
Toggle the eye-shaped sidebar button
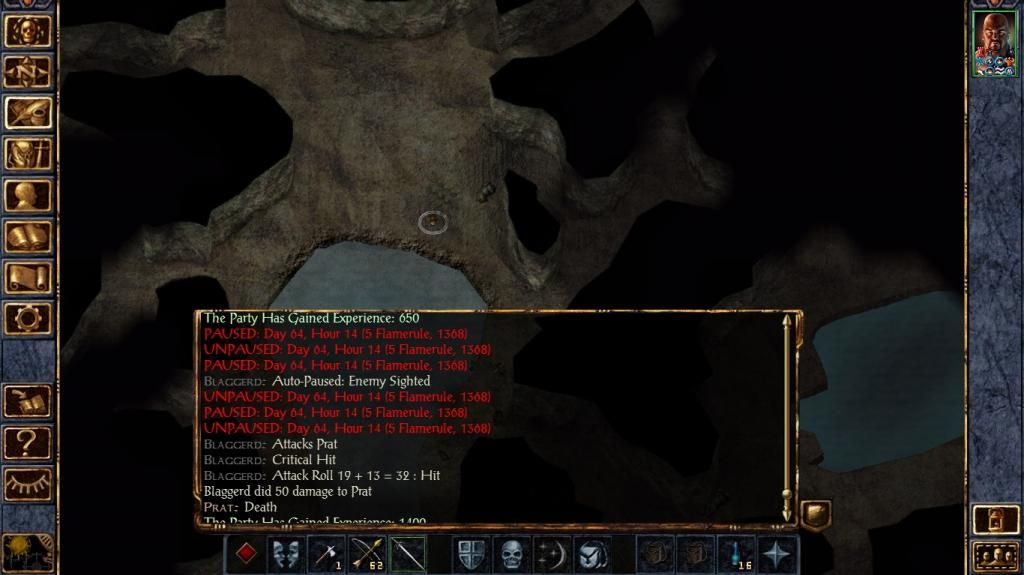[28, 482]
